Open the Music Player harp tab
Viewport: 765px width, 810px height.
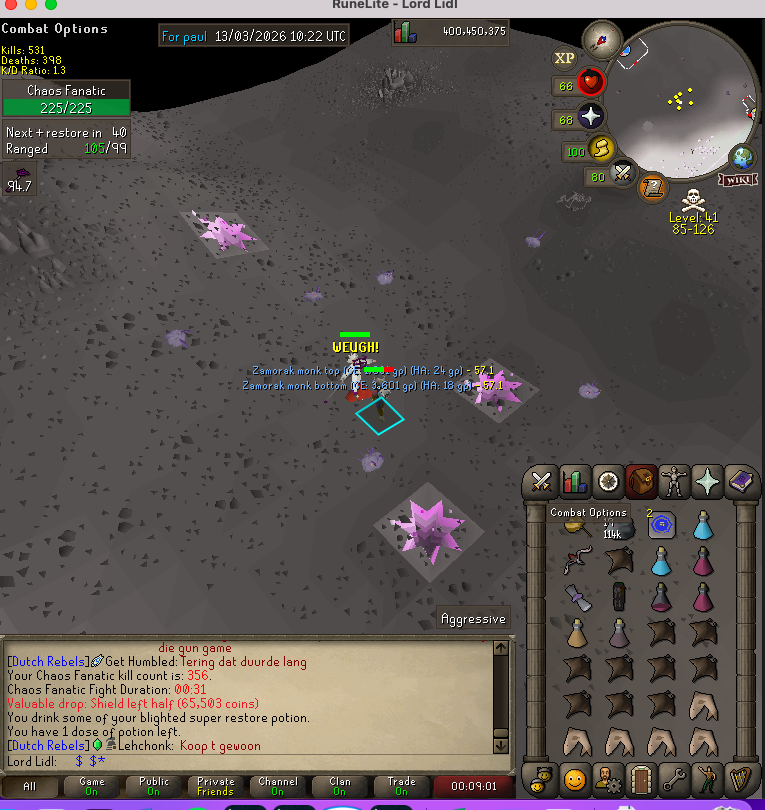741,777
